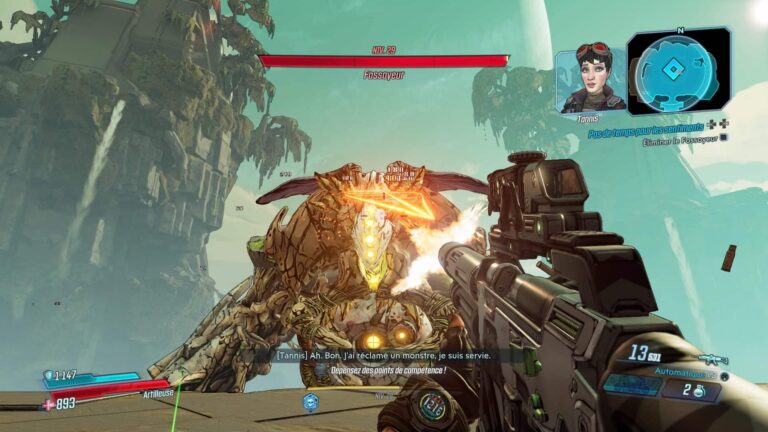Click the equipped assault rifle weapon icon
This screenshot has width=768, height=432.
[x=712, y=360]
